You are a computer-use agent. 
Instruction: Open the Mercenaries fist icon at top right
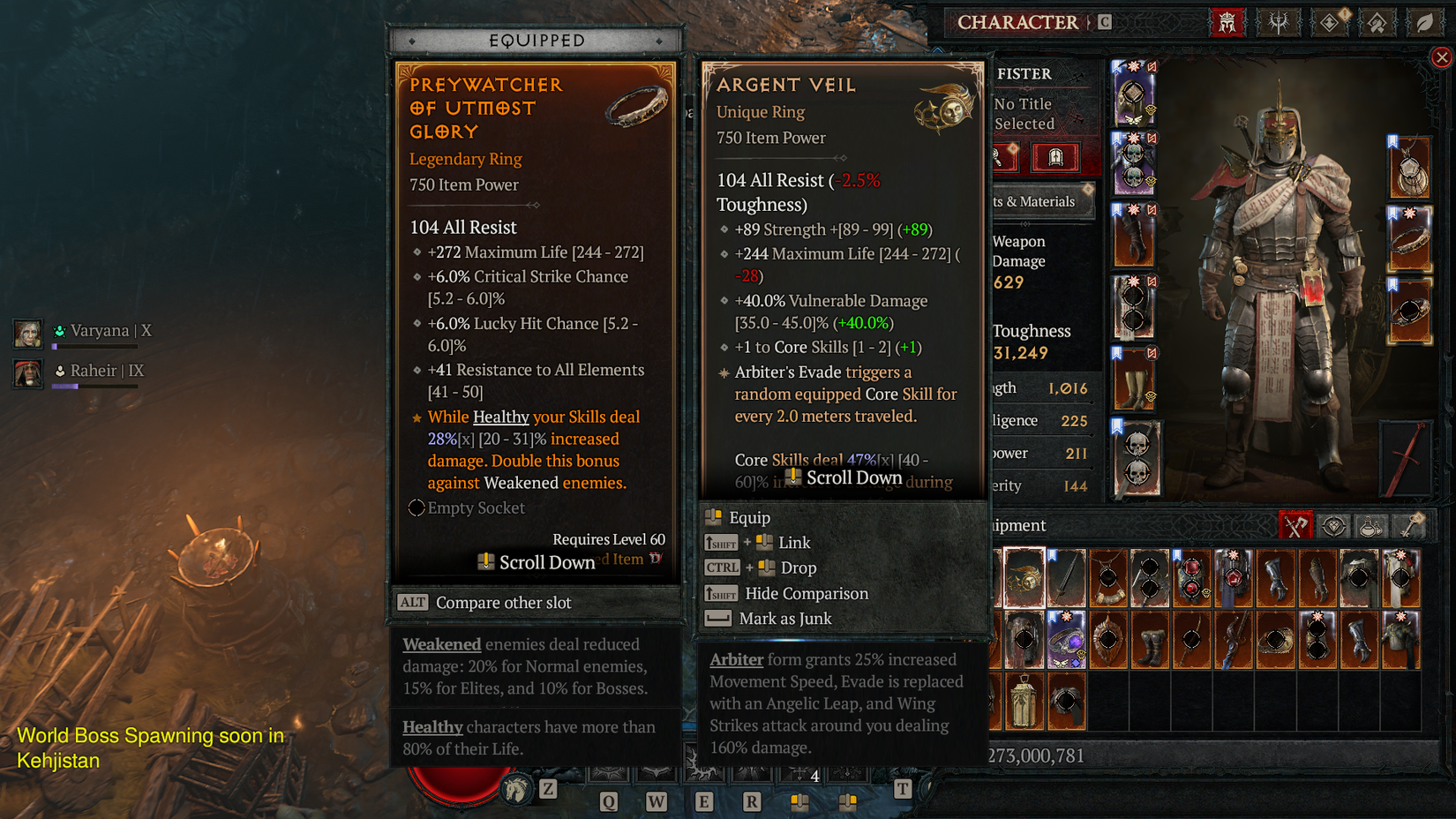tap(1378, 22)
